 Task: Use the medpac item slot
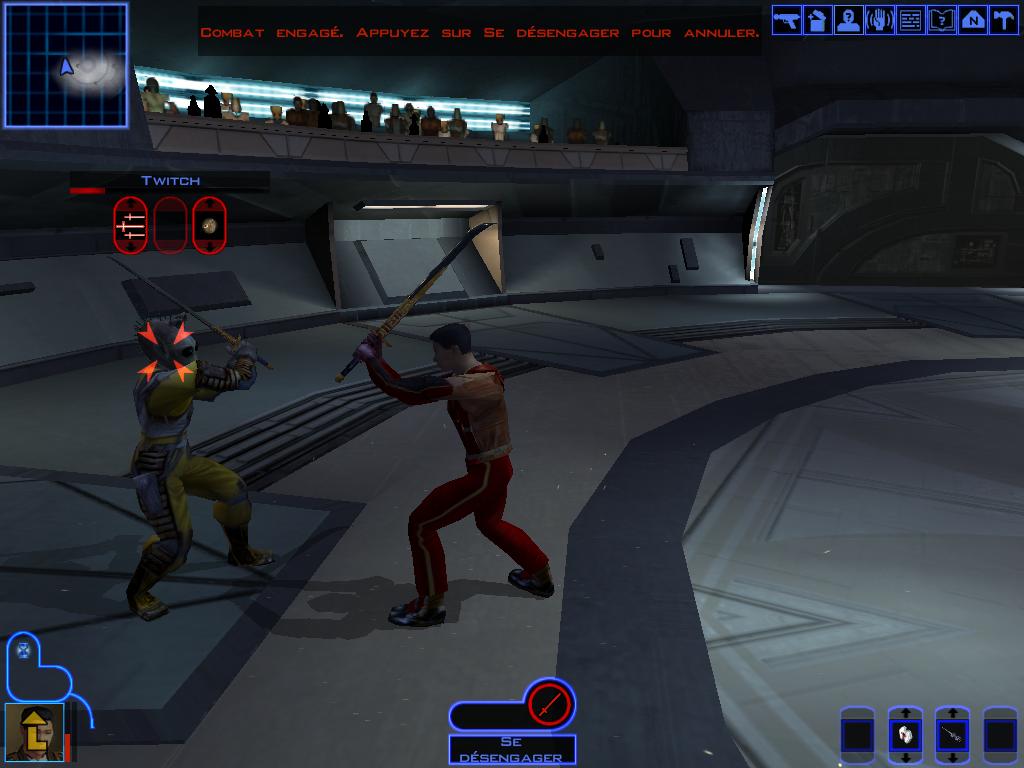pos(904,736)
